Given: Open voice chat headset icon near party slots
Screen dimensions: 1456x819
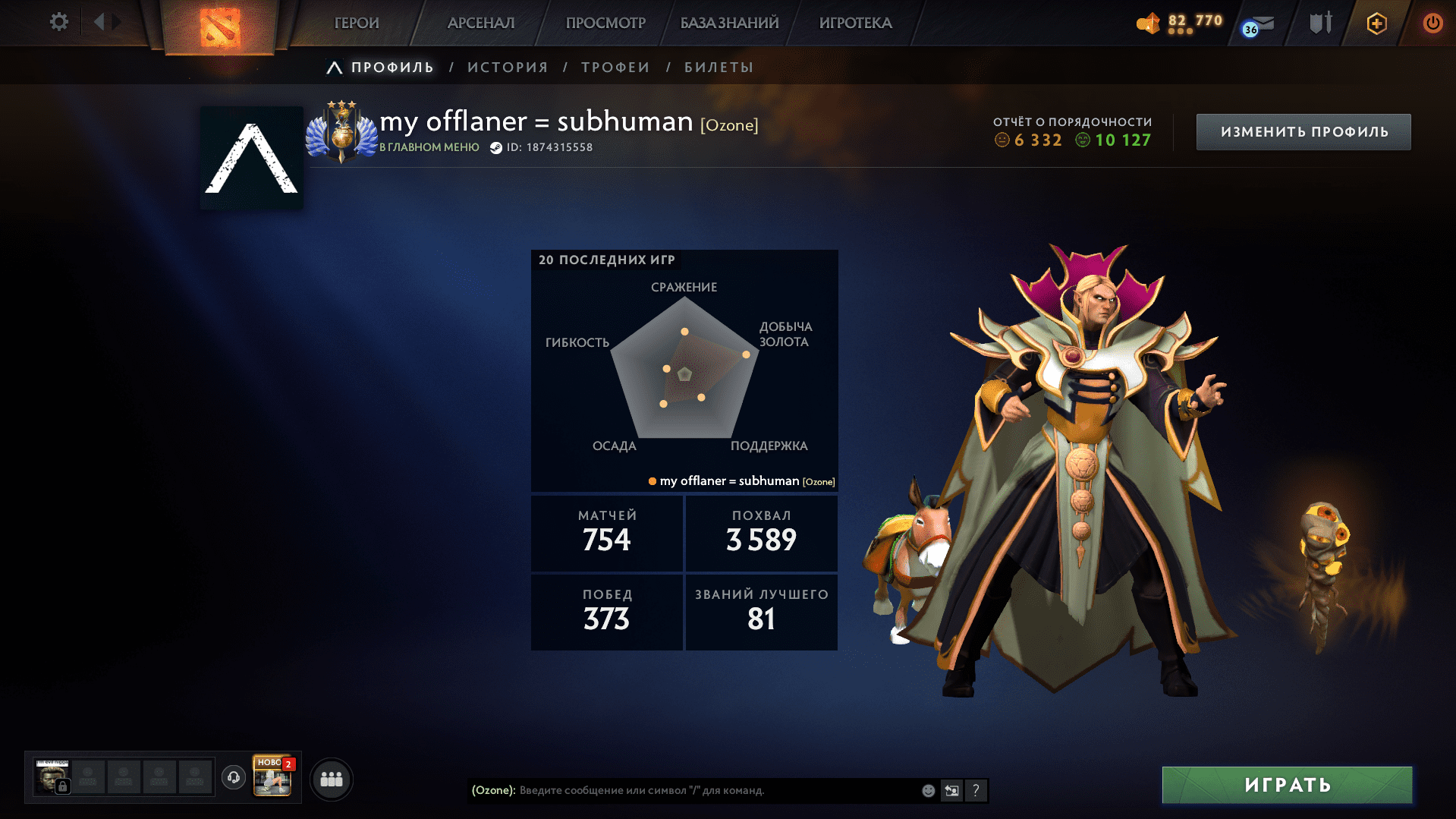Looking at the screenshot, I should click(233, 778).
